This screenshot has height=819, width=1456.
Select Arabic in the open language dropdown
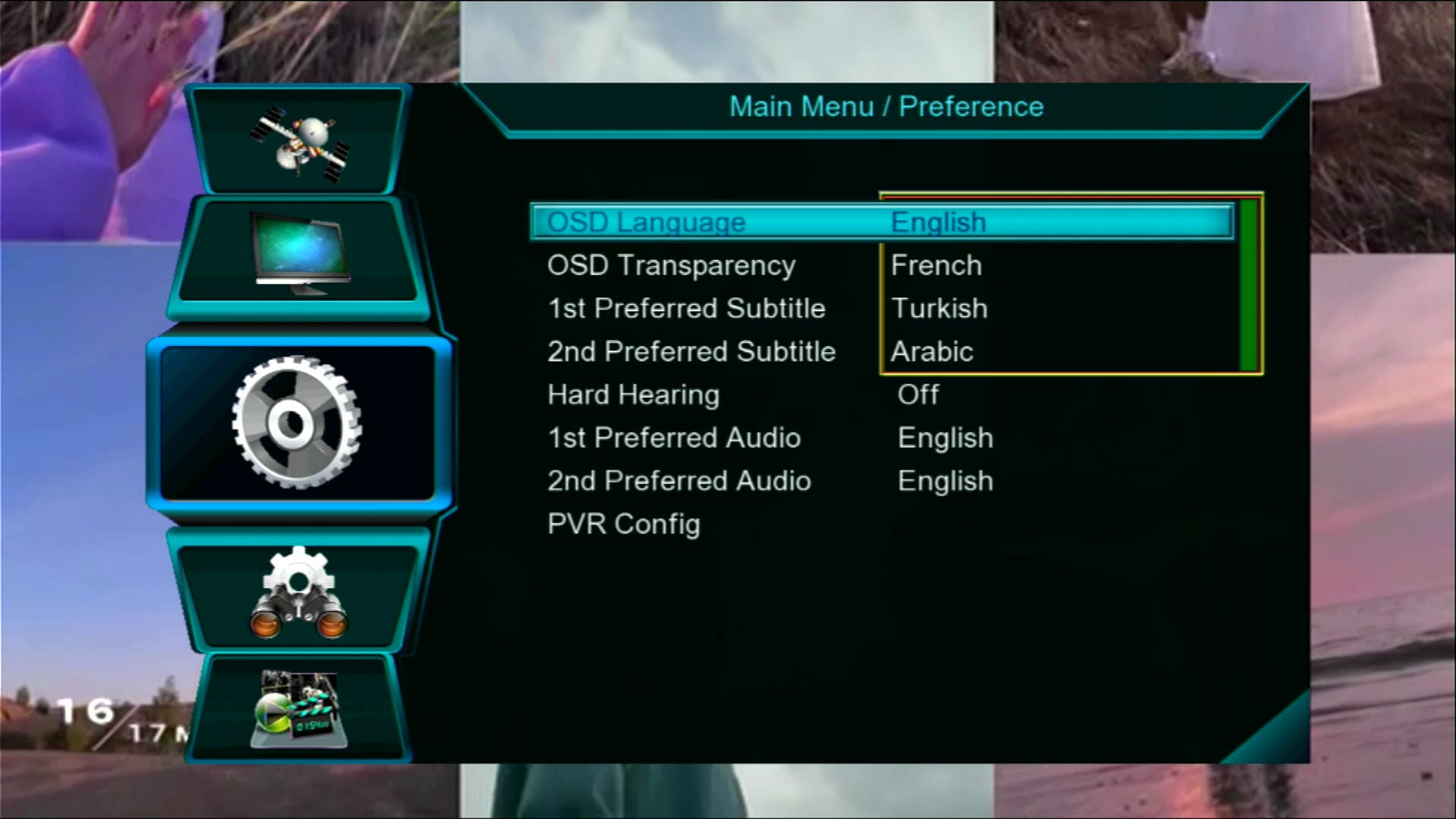[x=933, y=350]
